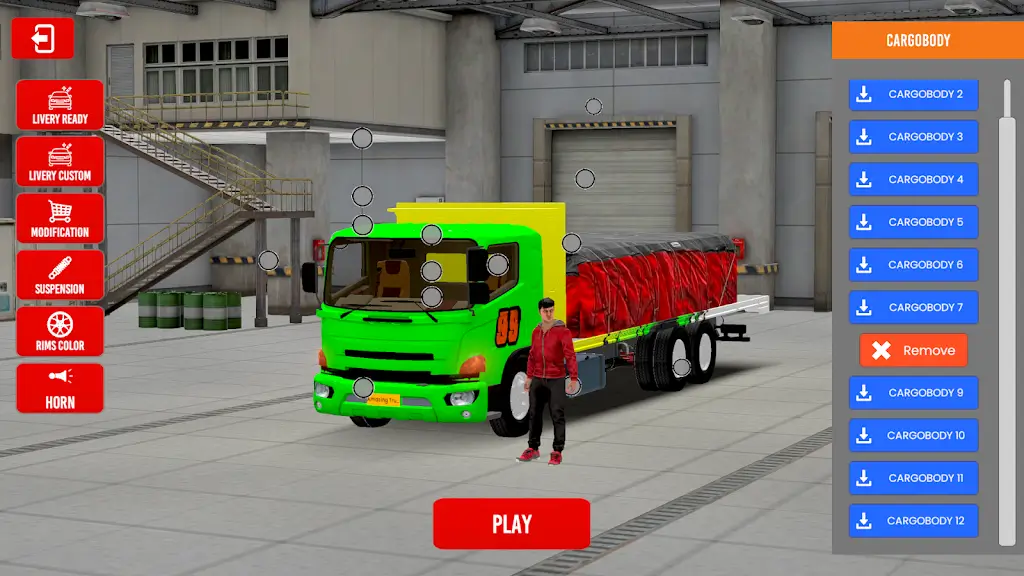Start the game with Play
Screen dimensions: 1024x576
click(511, 524)
